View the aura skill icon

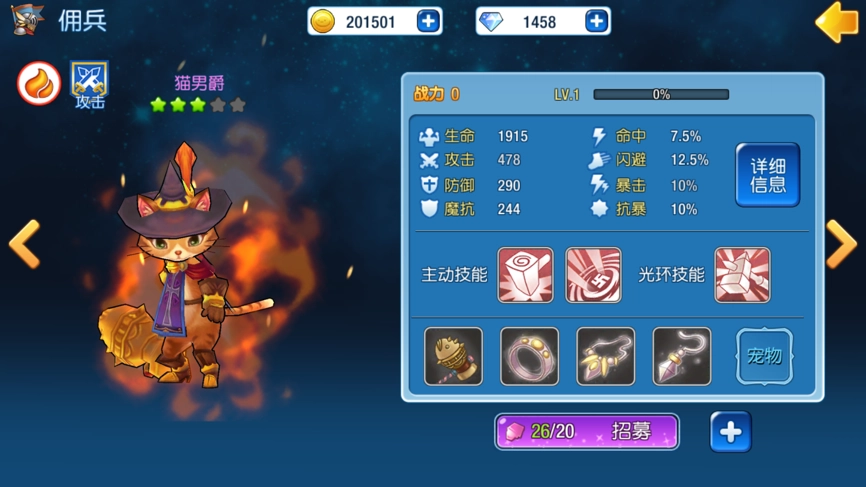coord(742,275)
